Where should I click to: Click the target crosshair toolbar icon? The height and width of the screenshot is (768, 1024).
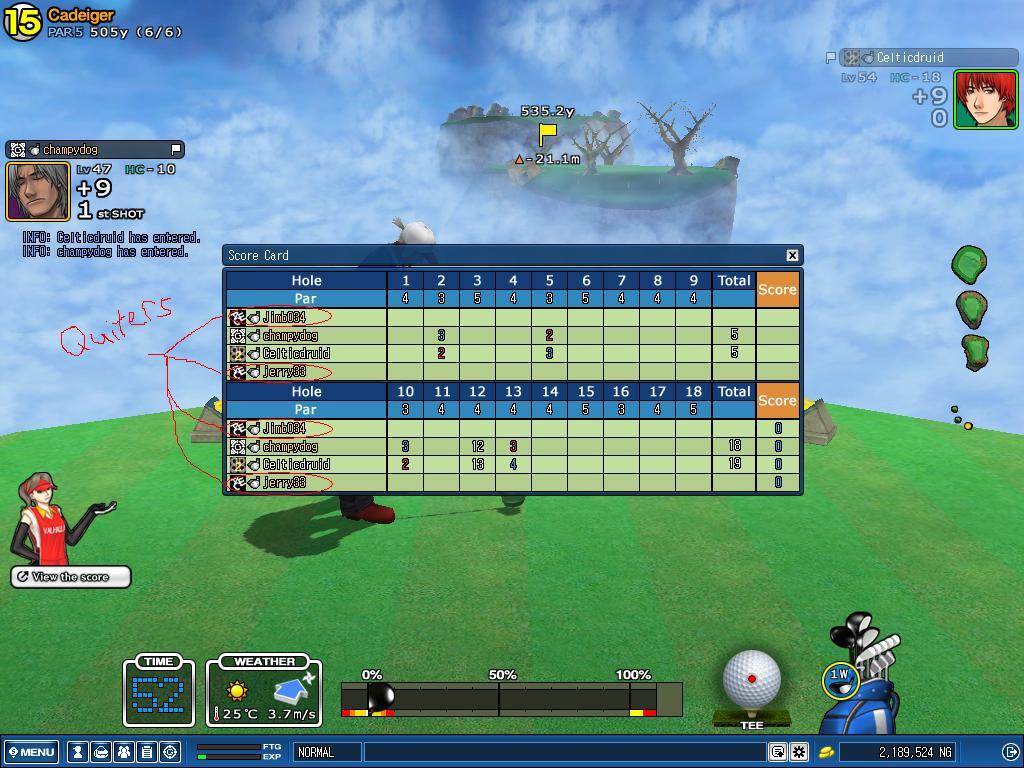pyautogui.click(x=170, y=752)
